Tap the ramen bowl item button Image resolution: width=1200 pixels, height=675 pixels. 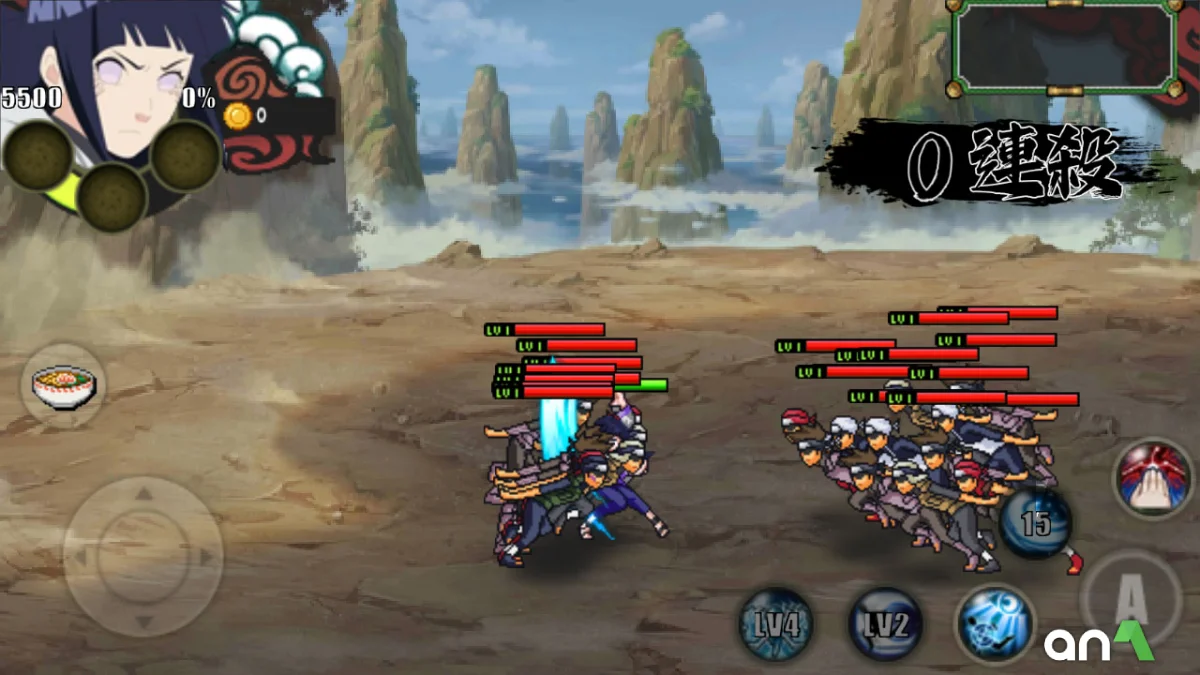[x=63, y=384]
